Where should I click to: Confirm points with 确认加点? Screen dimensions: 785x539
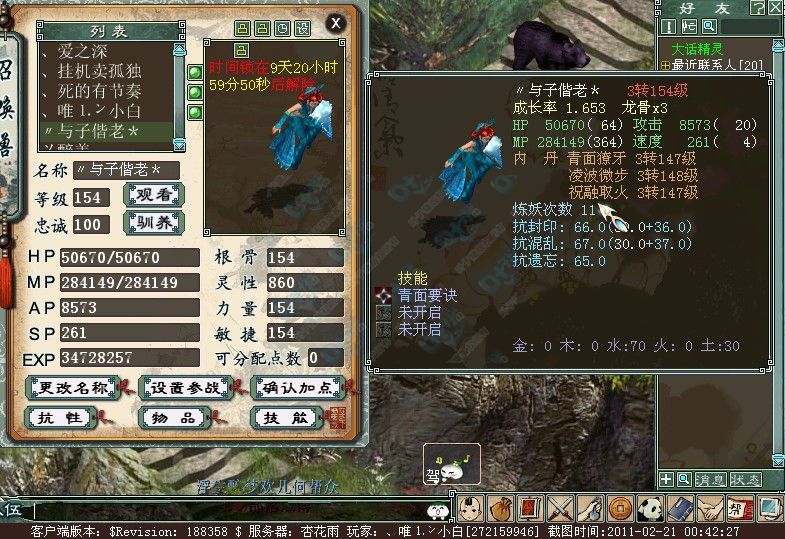click(297, 387)
